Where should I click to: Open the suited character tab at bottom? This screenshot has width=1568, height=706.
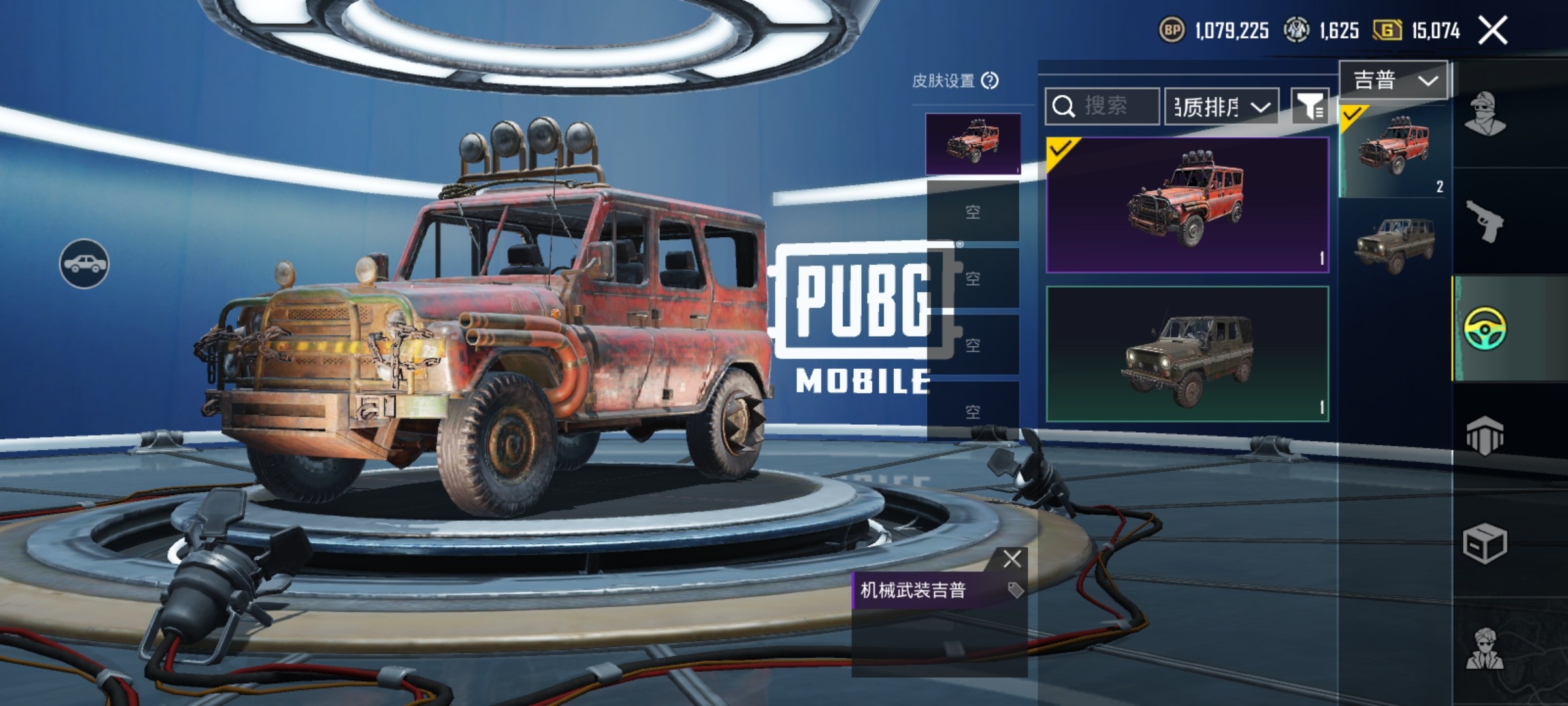(x=1485, y=648)
